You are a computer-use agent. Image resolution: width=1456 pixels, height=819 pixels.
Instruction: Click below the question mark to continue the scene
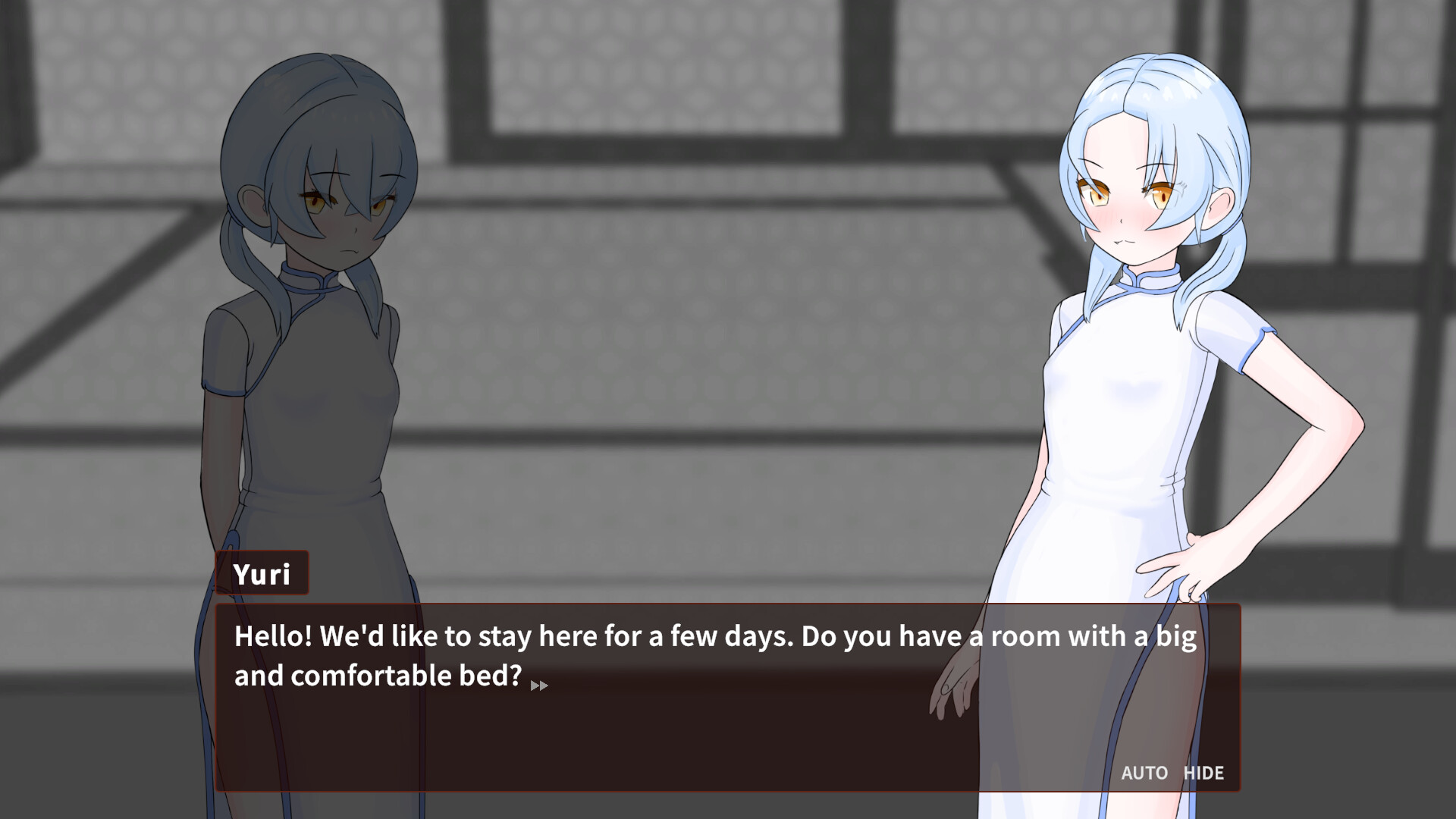point(523,720)
